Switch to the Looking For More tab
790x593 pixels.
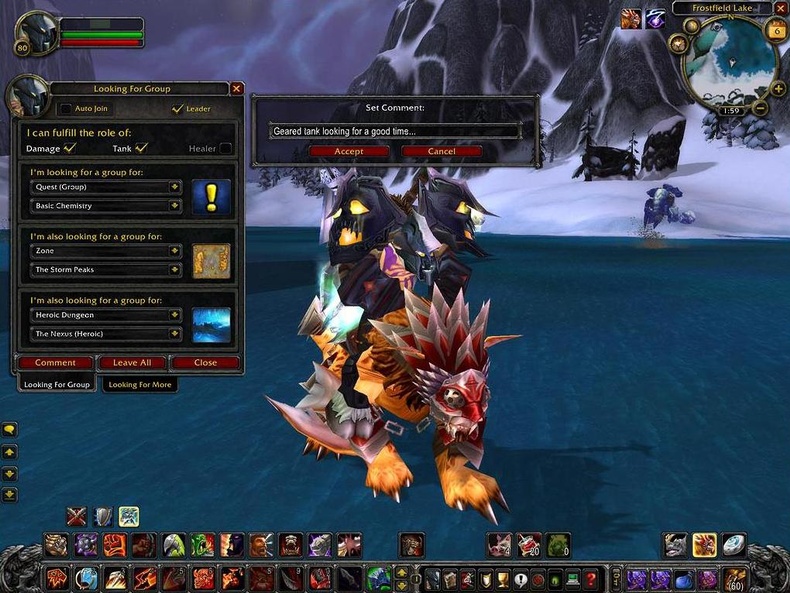click(x=140, y=384)
